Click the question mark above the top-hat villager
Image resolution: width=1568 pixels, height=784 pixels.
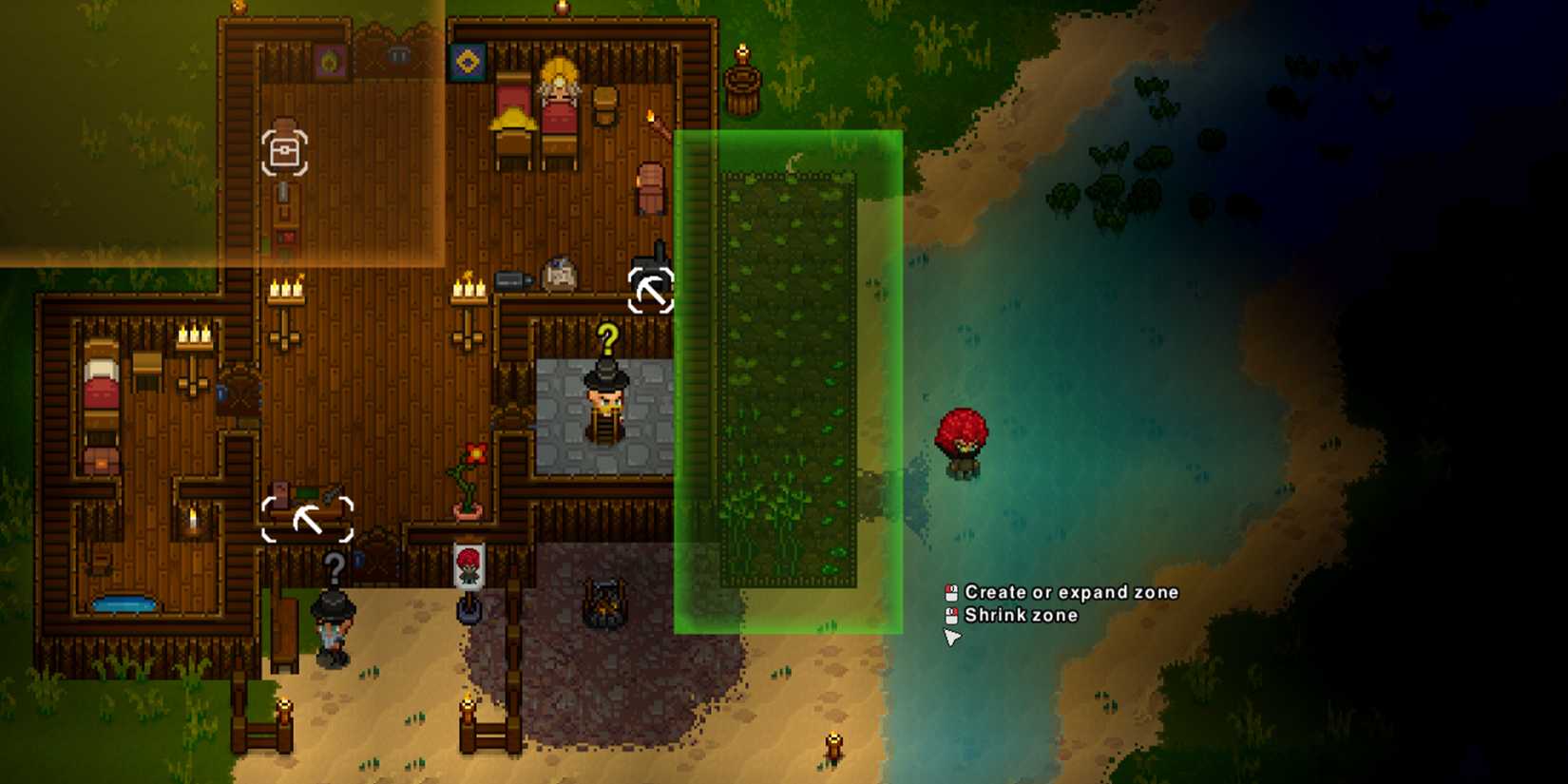click(606, 337)
